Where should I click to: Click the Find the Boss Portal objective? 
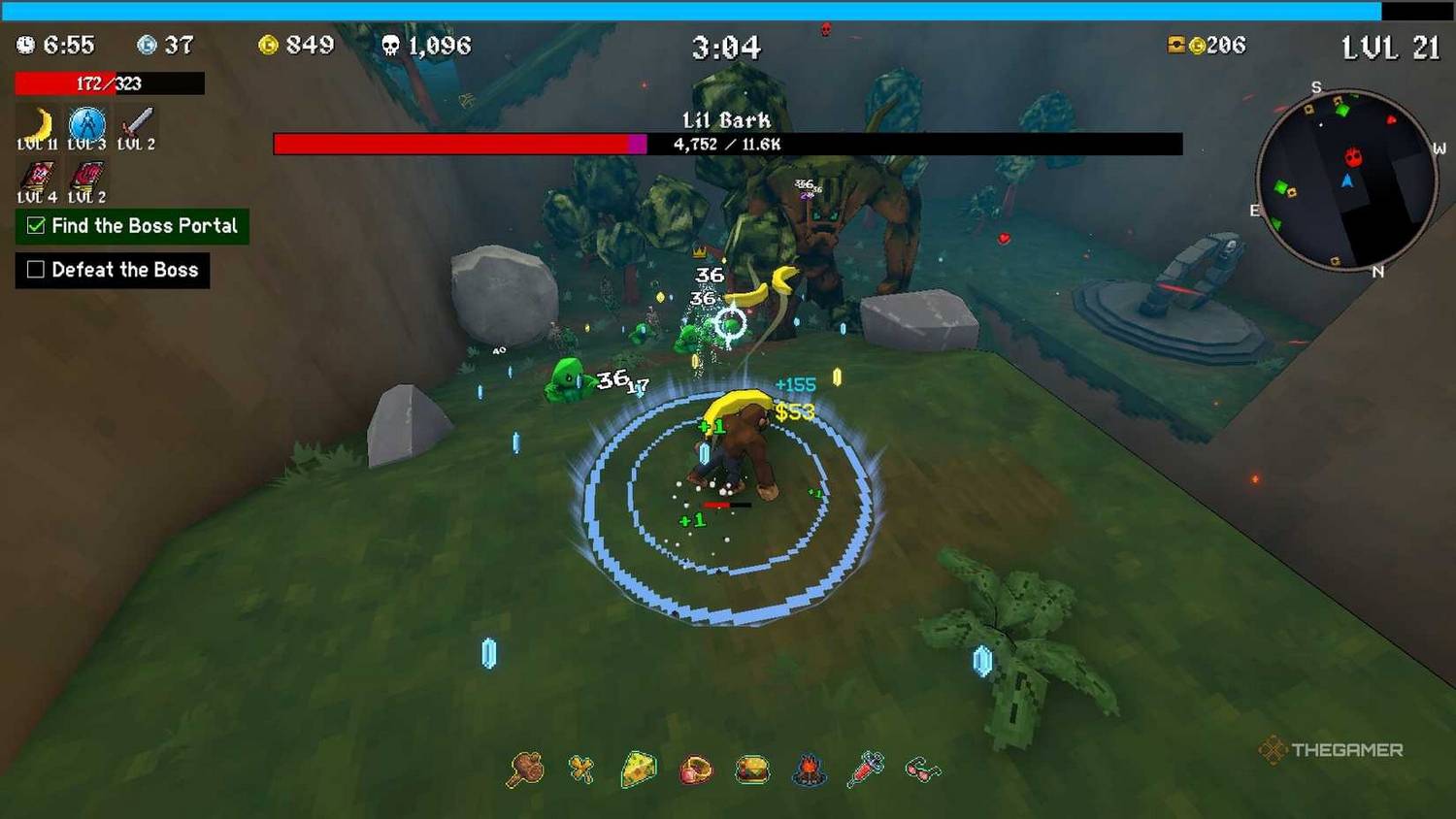(132, 226)
